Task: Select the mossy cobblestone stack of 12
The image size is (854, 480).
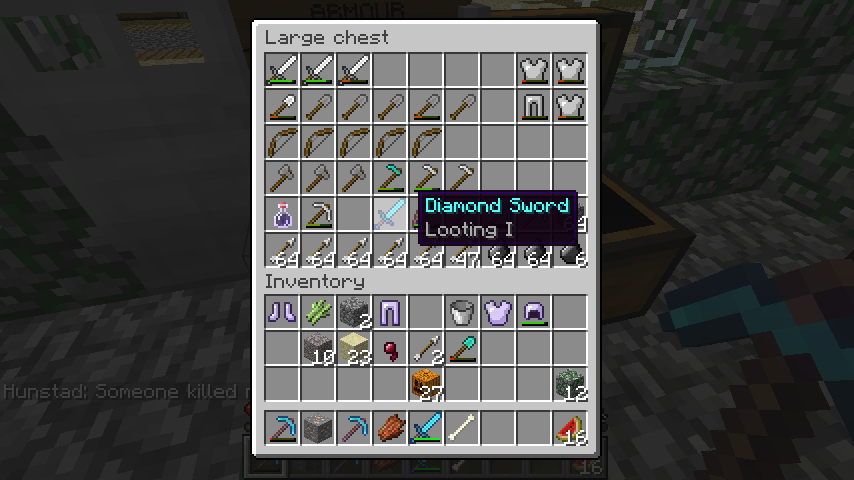Action: coord(571,385)
